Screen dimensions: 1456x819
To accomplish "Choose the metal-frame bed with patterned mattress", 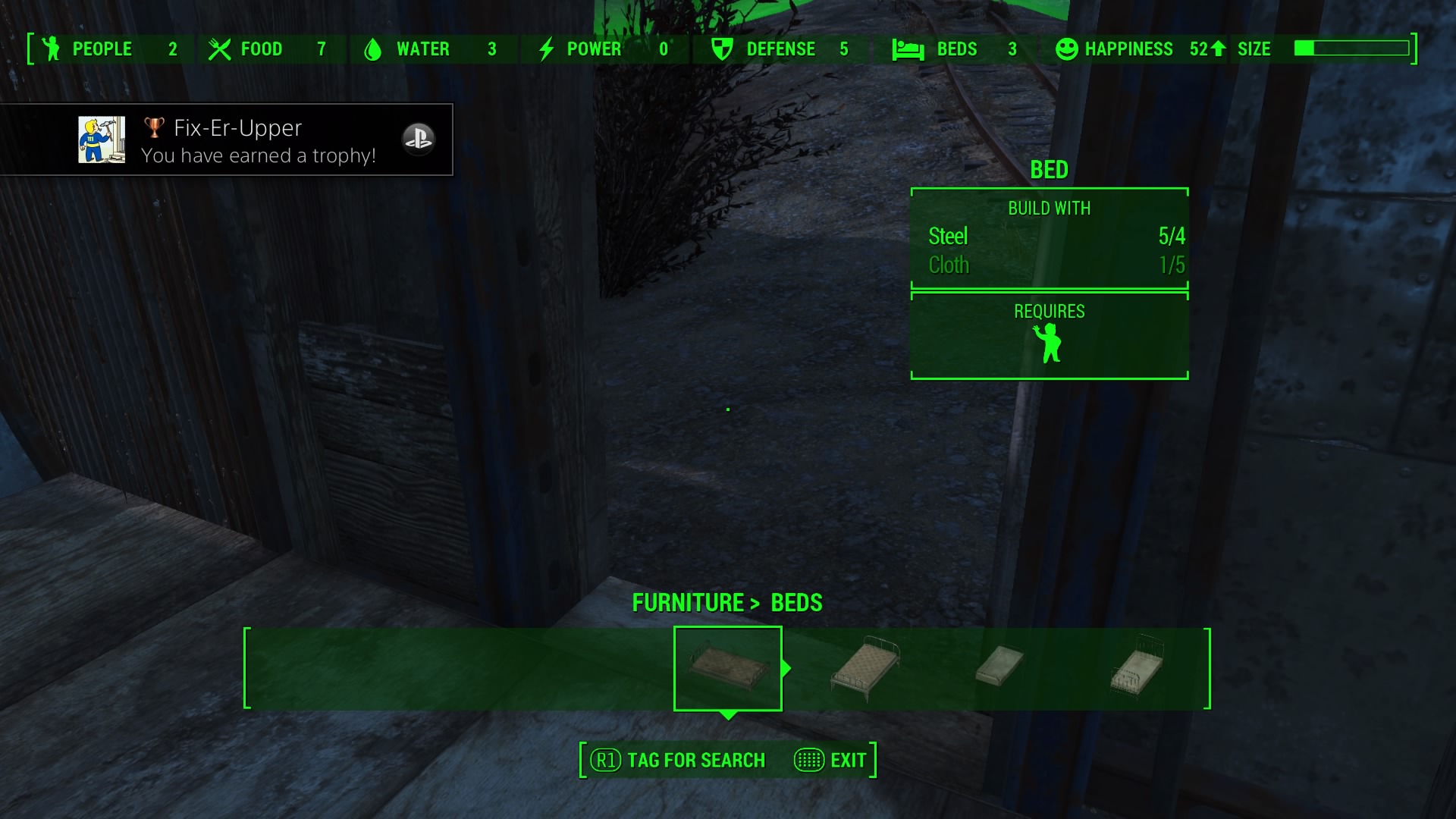I will (x=865, y=667).
